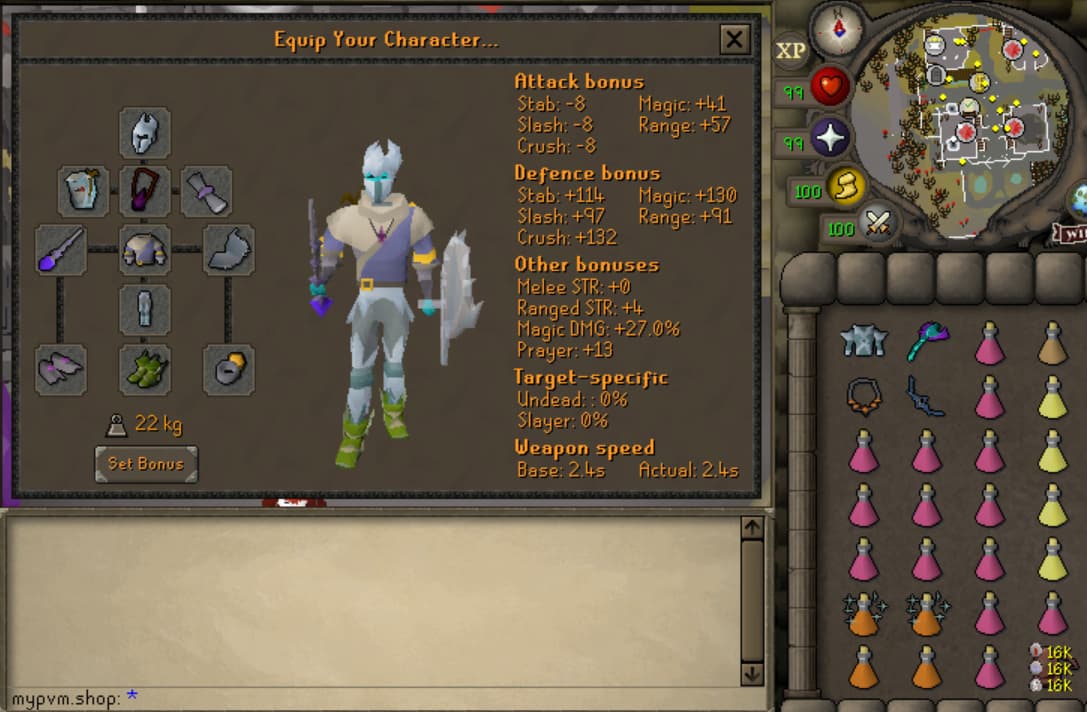The height and width of the screenshot is (712, 1087).
Task: Click the equipped shield slot
Action: pos(229,250)
